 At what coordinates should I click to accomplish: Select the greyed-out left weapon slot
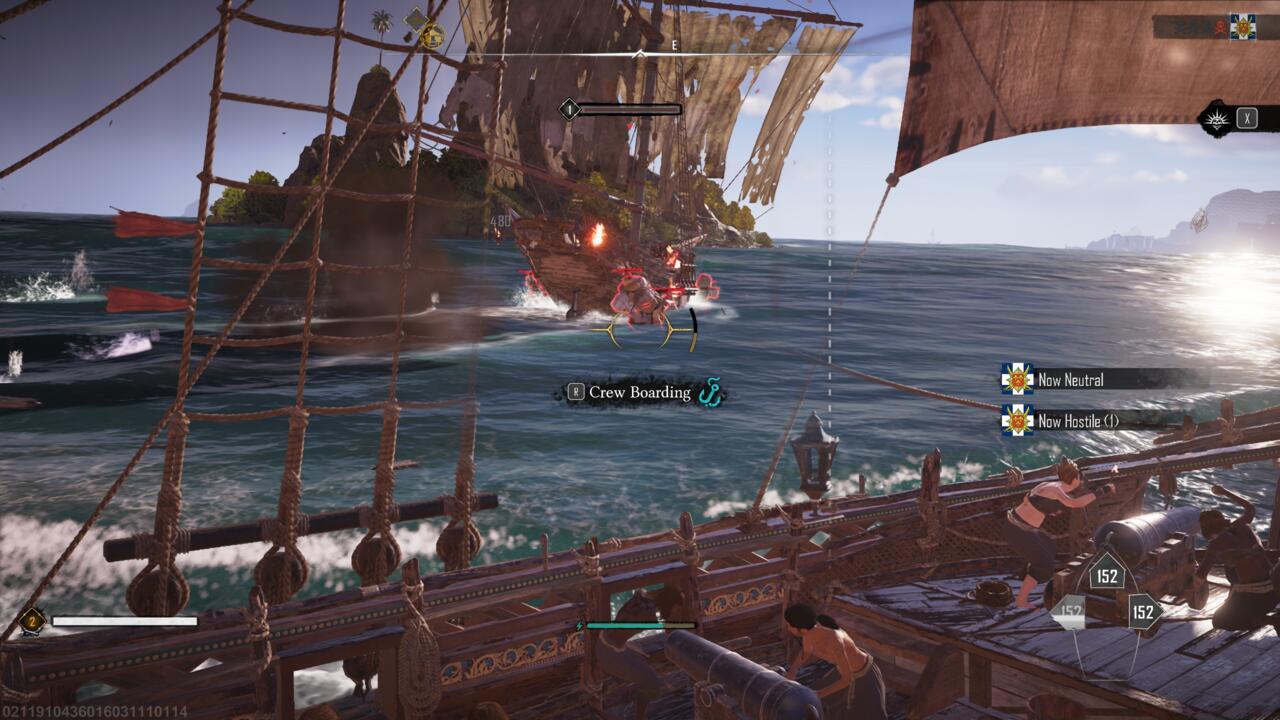[x=1071, y=612]
